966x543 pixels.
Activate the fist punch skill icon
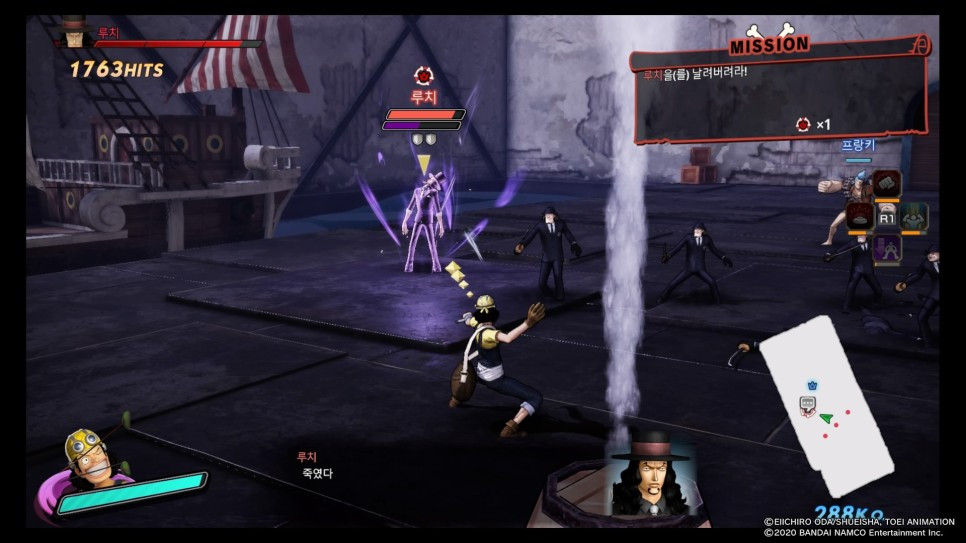coord(887,184)
